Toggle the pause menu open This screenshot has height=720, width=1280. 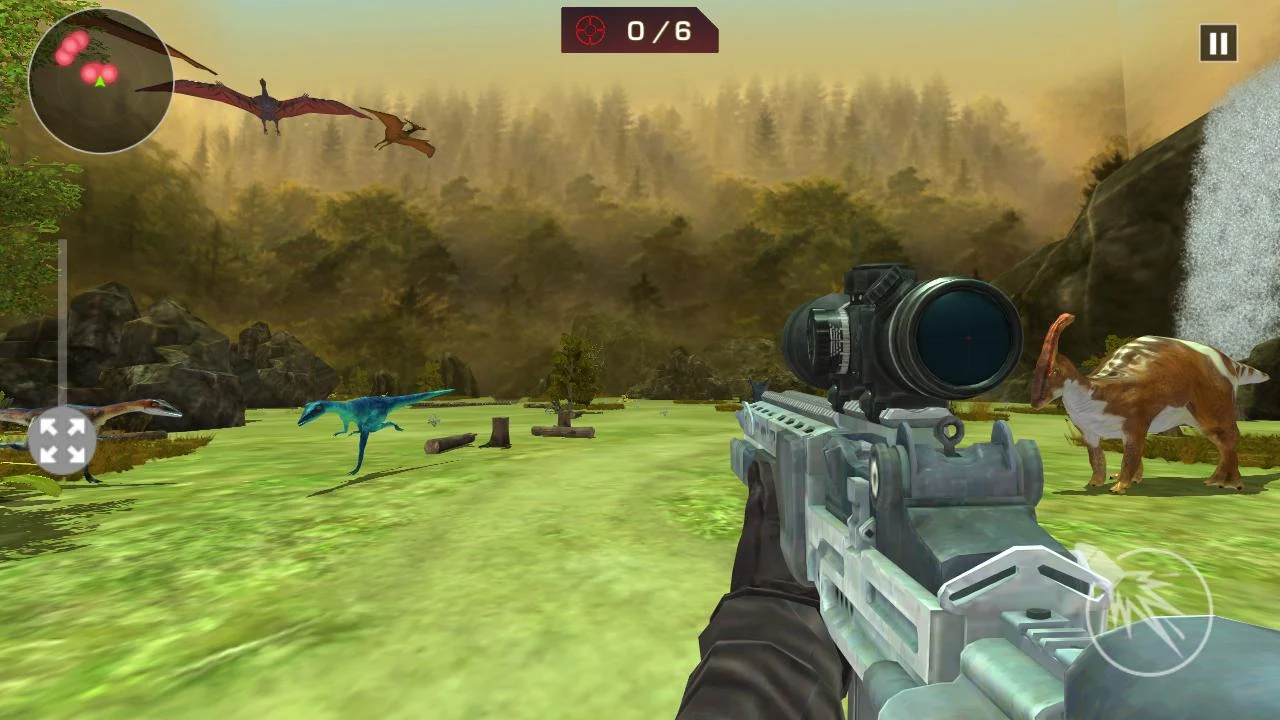[1217, 43]
